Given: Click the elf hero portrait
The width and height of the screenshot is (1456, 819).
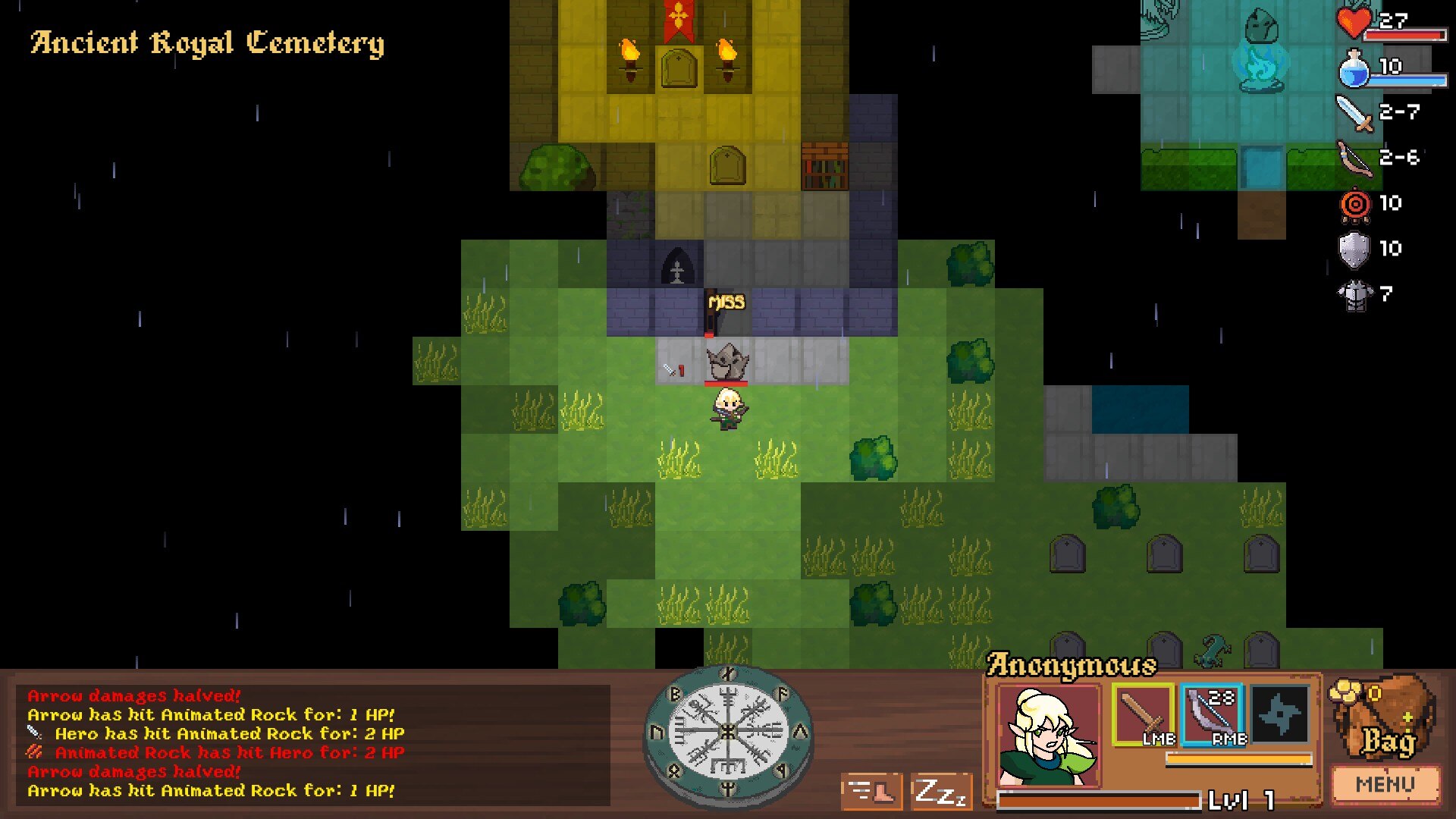Looking at the screenshot, I should pyautogui.click(x=1048, y=736).
